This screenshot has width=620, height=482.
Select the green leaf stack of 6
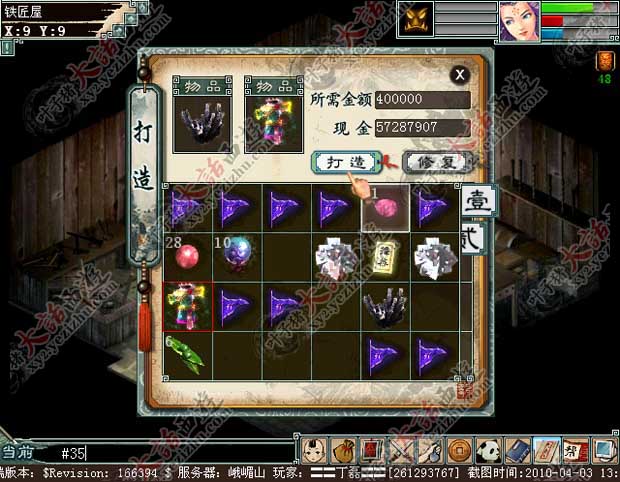pos(186,353)
